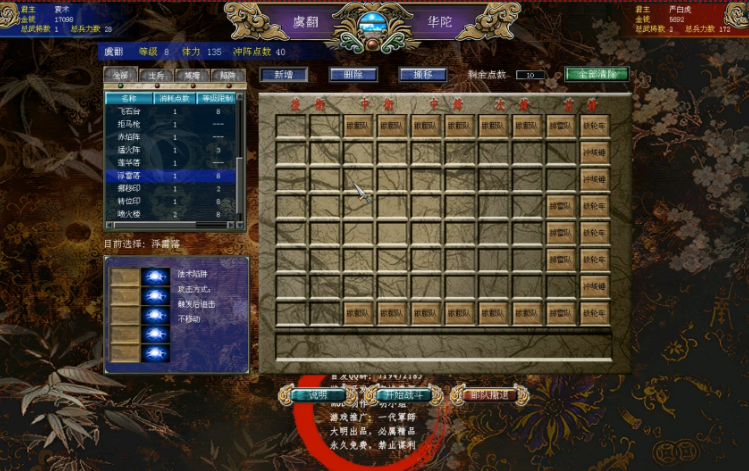Switch to the 士兵 tab
This screenshot has height=471, width=749.
[155, 75]
